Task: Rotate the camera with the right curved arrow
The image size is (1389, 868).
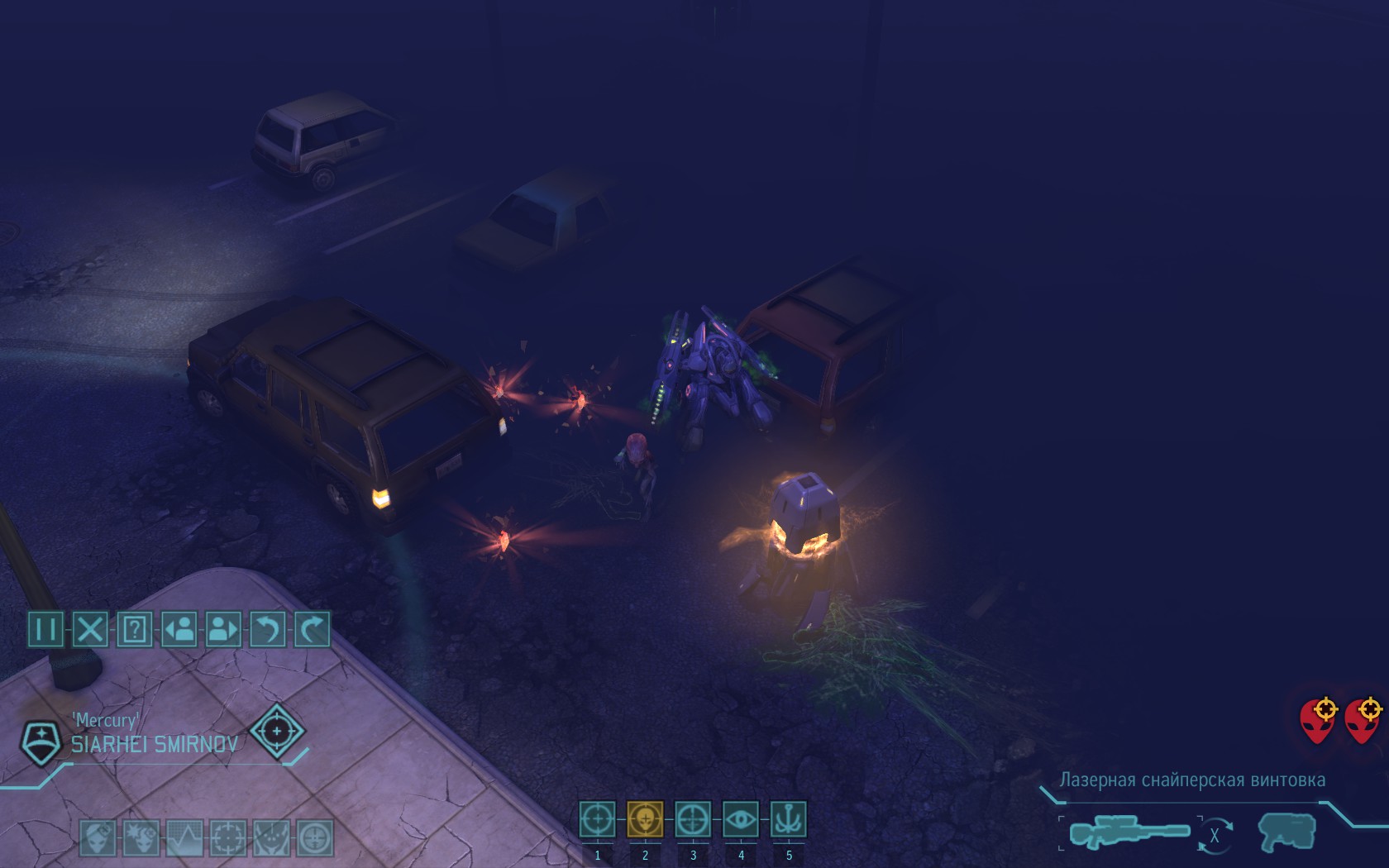Action: pos(313,630)
